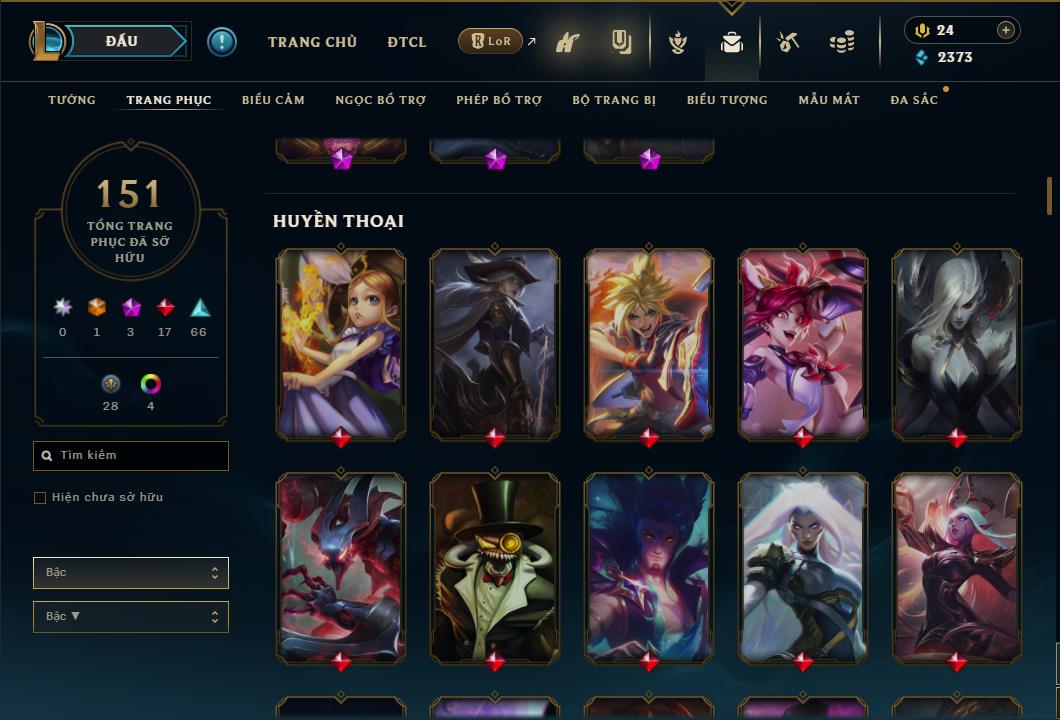Open the NGỌC BỔ TRỢ tab
The height and width of the screenshot is (720, 1060).
click(x=380, y=100)
